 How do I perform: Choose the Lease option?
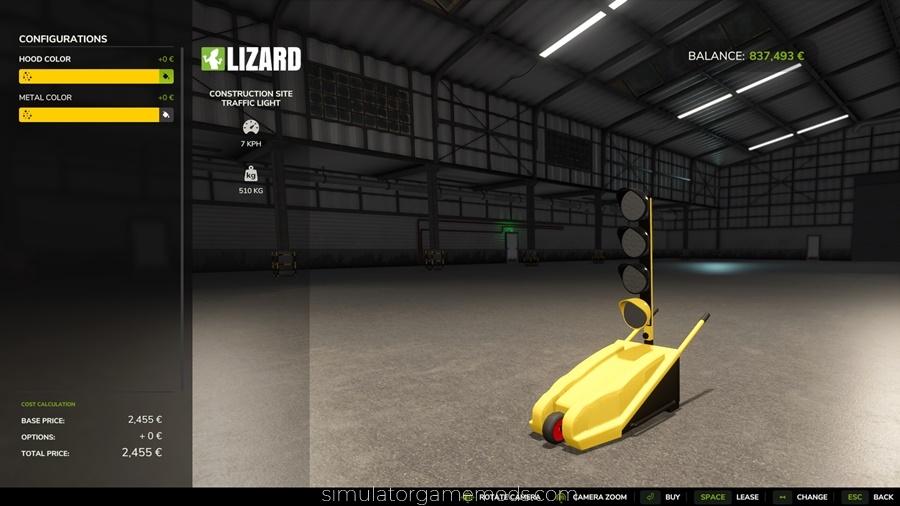click(730, 497)
